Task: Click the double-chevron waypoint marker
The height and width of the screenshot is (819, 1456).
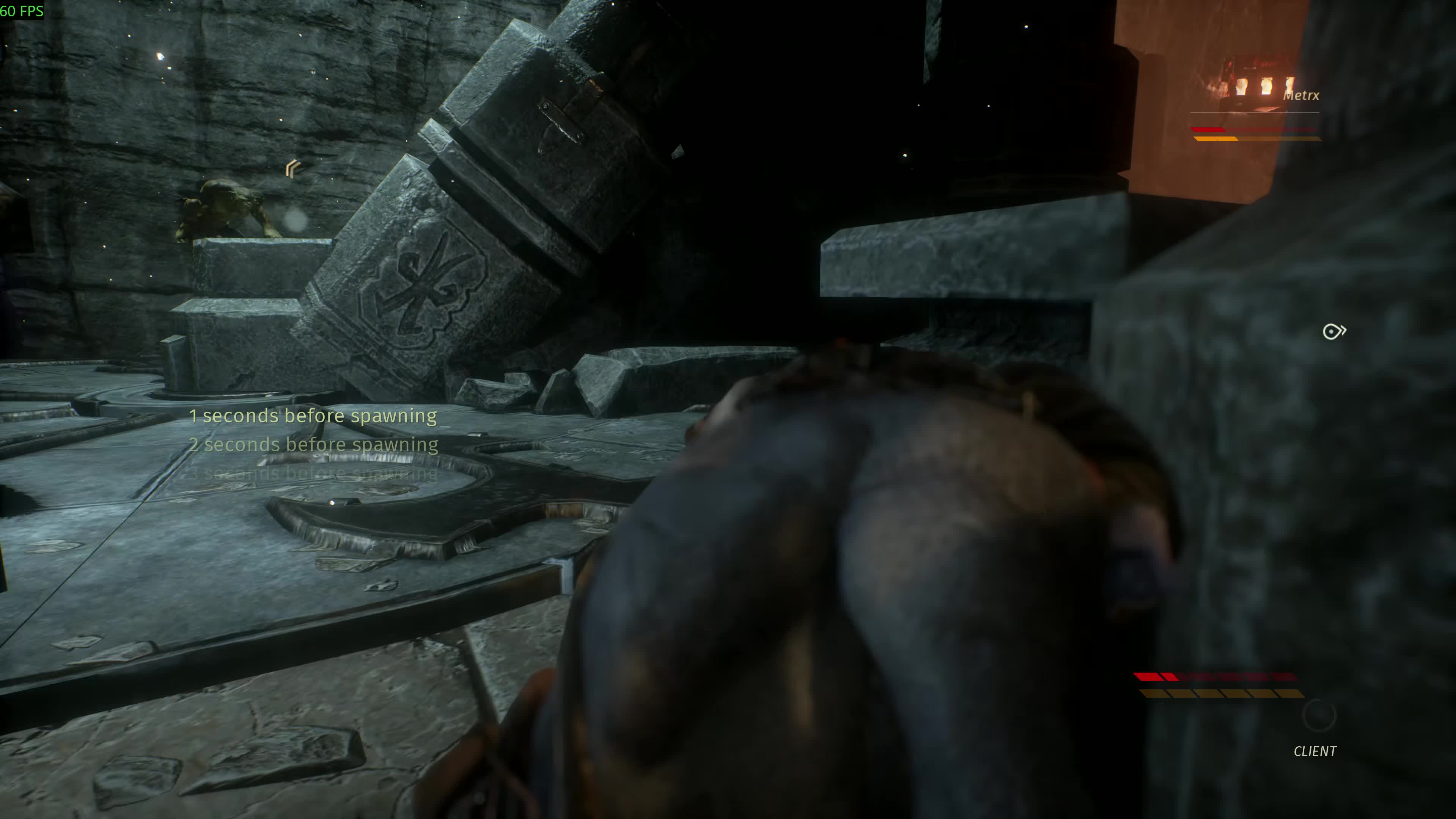Action: (x=293, y=168)
